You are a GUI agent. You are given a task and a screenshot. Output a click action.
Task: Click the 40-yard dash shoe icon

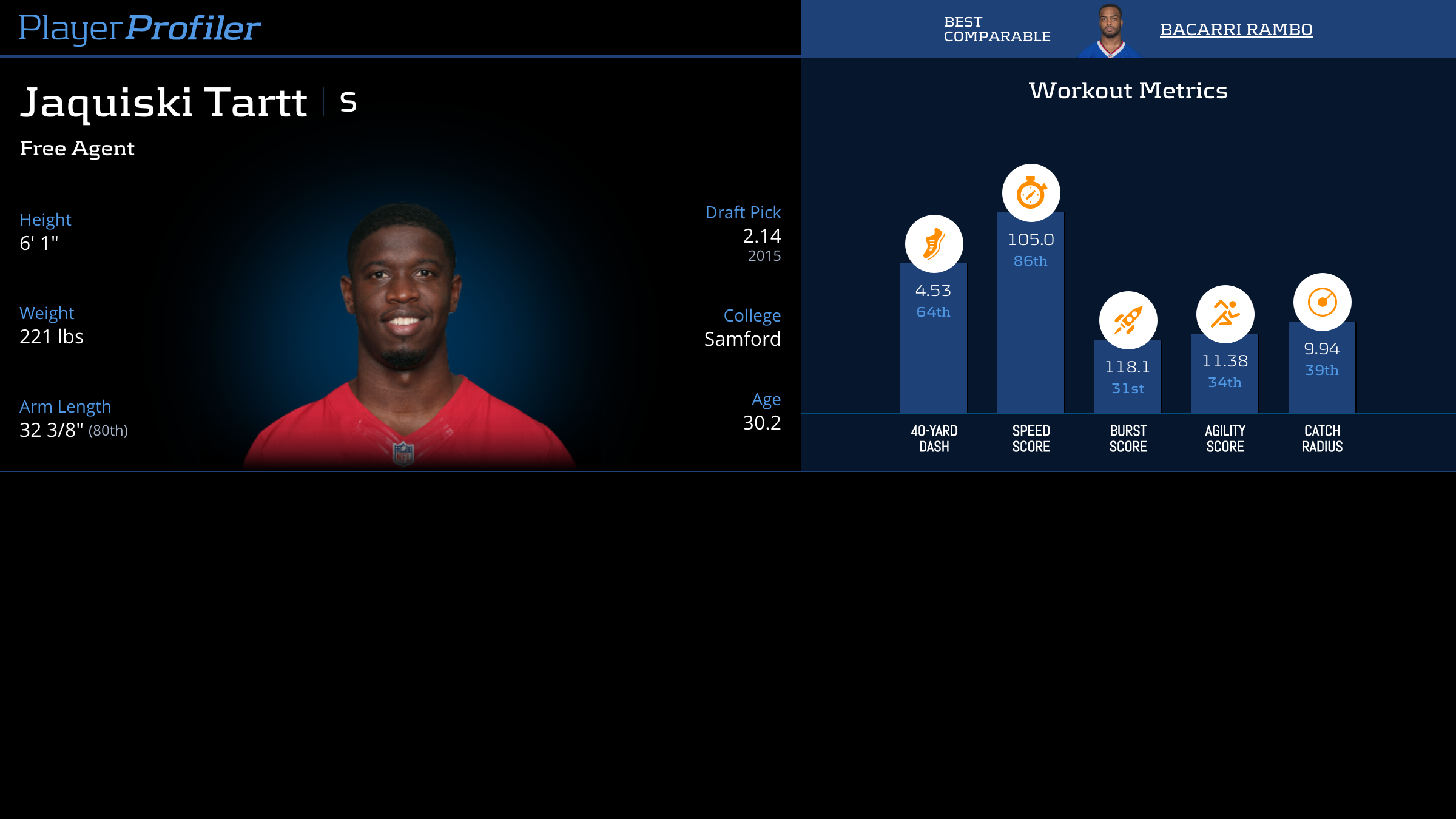click(x=934, y=244)
